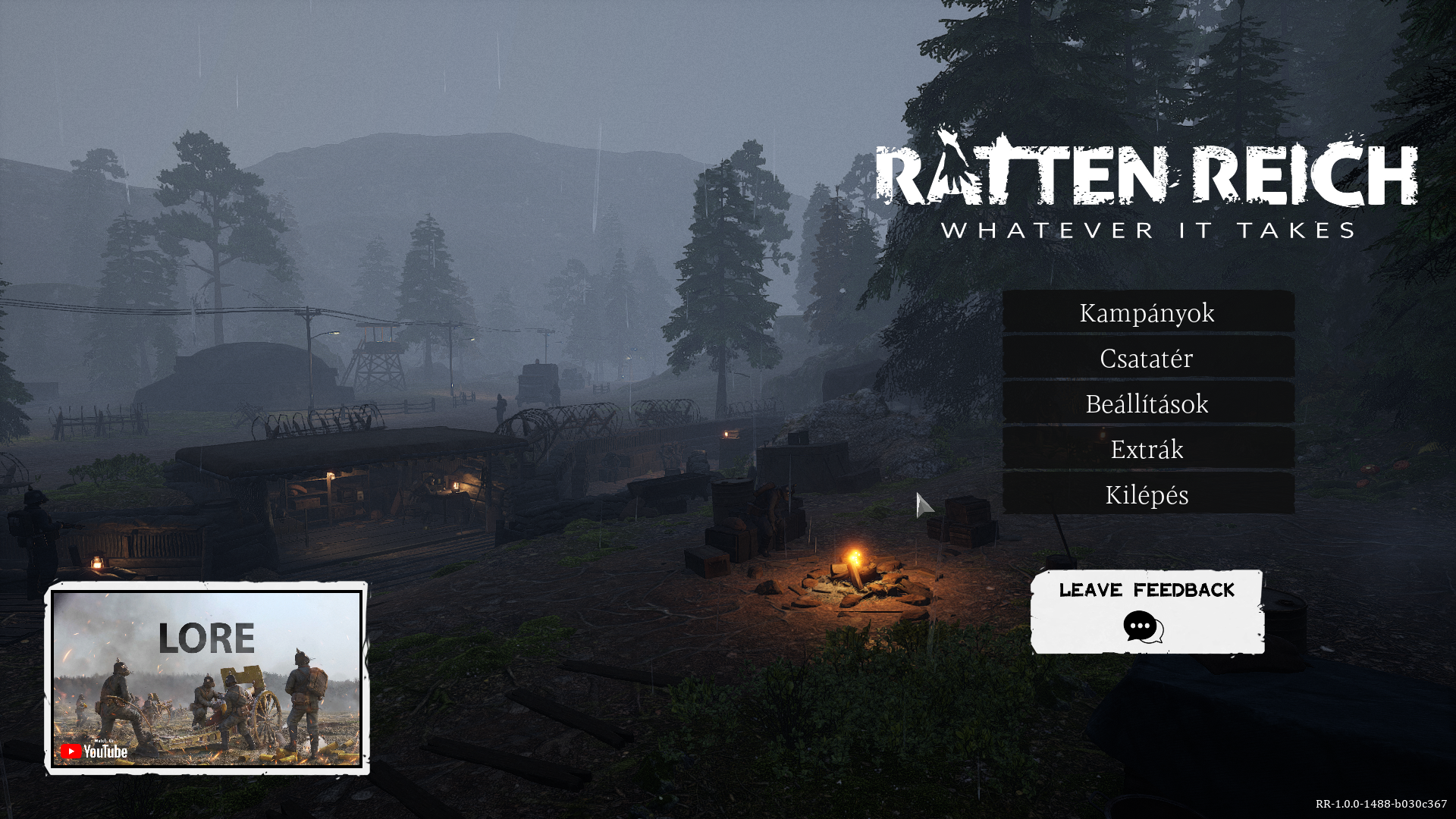The width and height of the screenshot is (1456, 819).
Task: Click Kilépés to quit the game
Action: pos(1147,494)
